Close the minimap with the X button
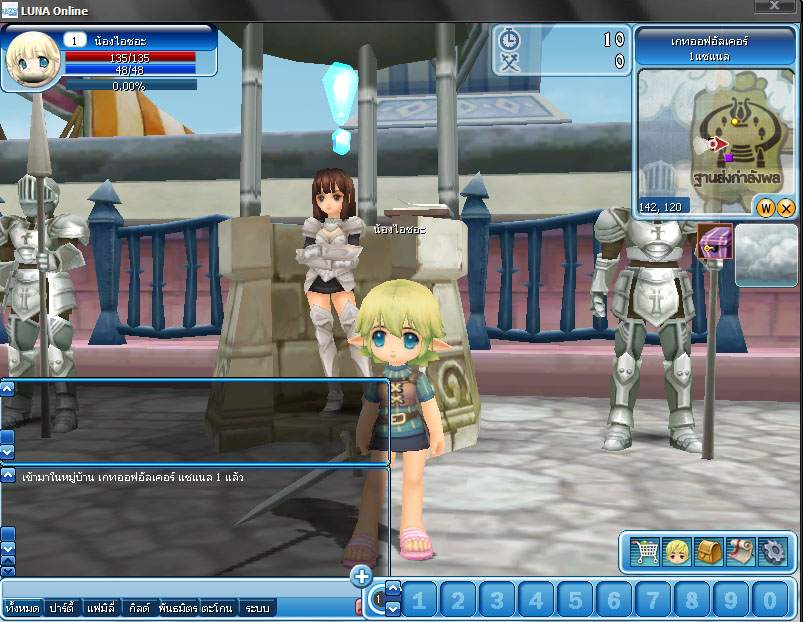 tap(786, 208)
